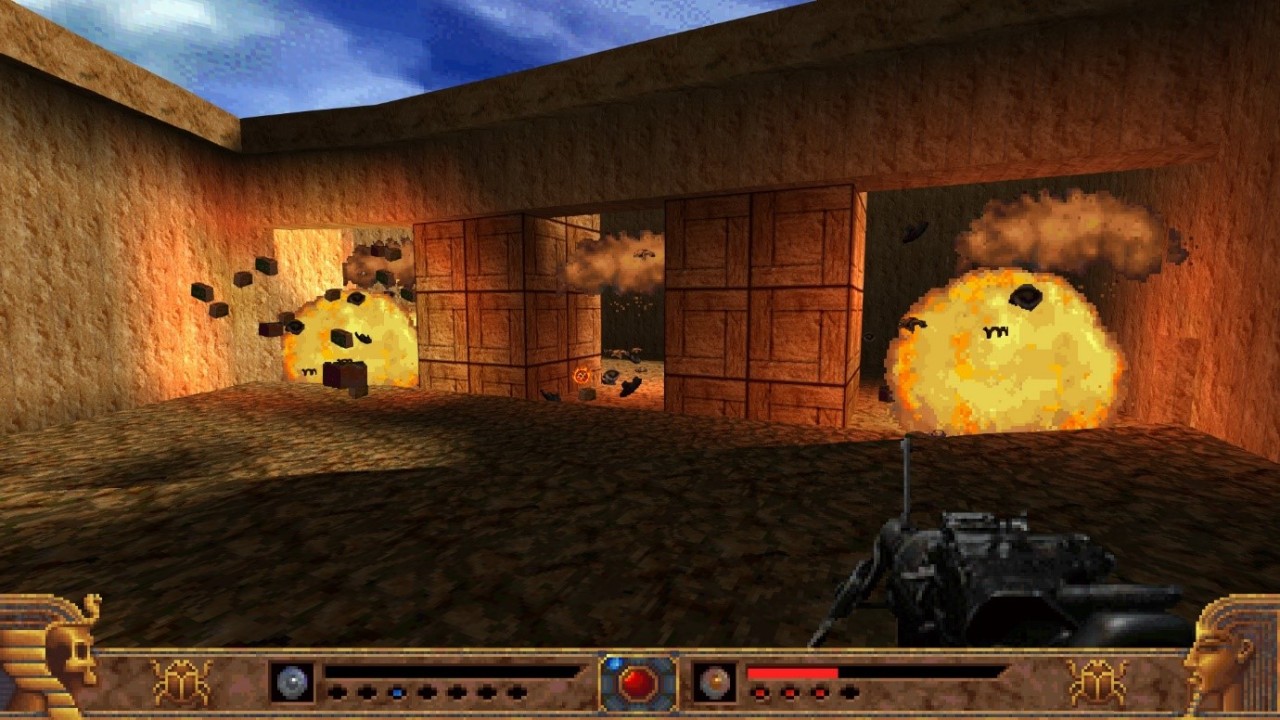
Task: Click the bronze orb icon beside the red bar
Action: coord(715,682)
